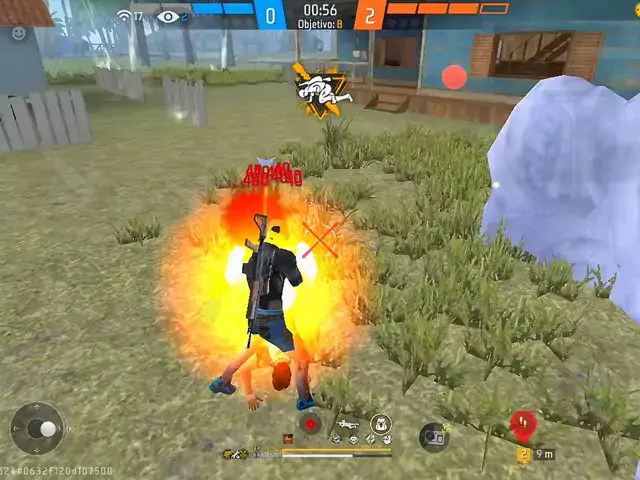Viewport: 640px width, 480px height.
Task: Open the backpack inventory icon
Action: 380,424
